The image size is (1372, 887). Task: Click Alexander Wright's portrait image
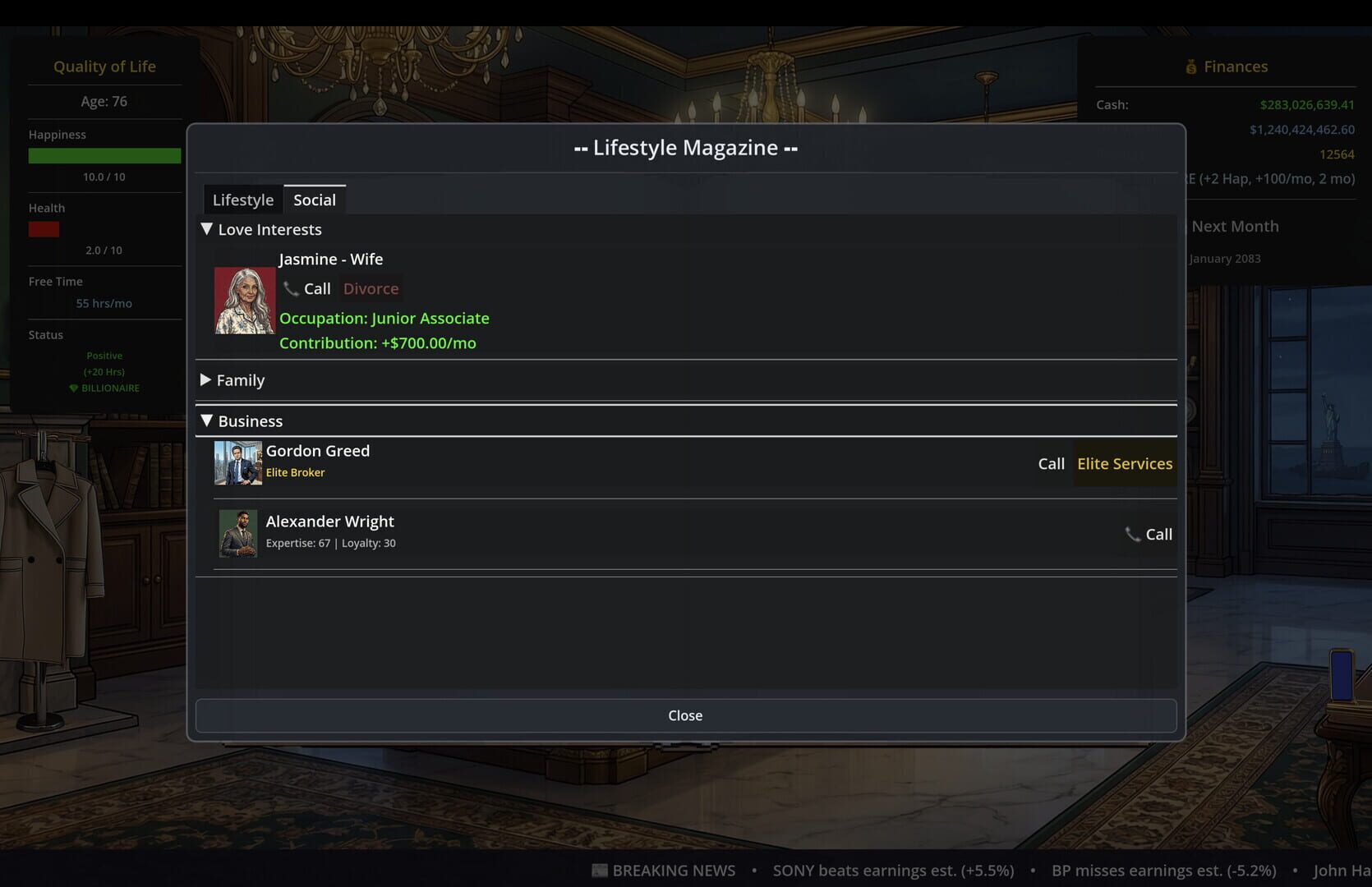pos(237,533)
